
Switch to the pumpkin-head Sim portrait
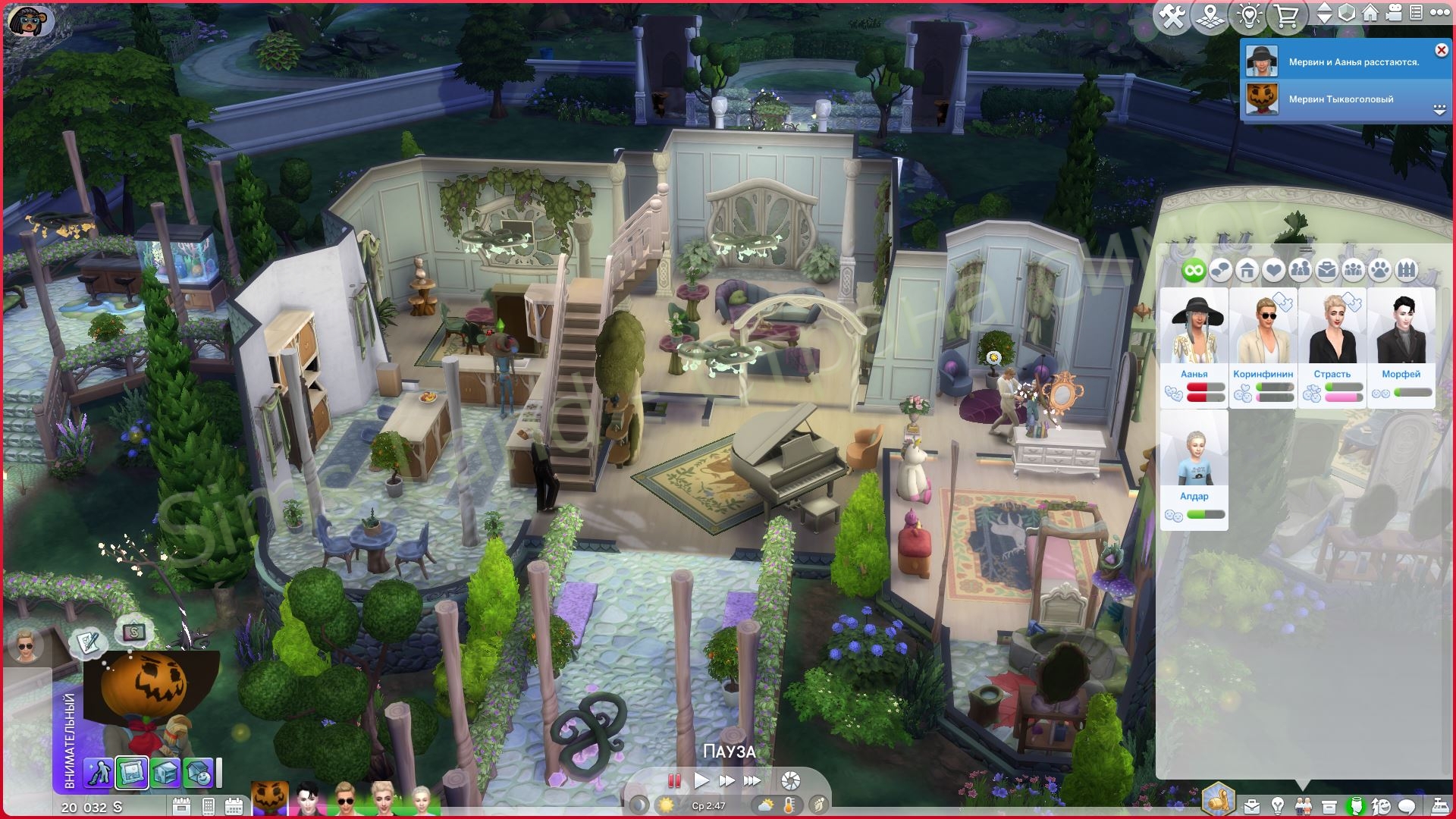pos(269,799)
